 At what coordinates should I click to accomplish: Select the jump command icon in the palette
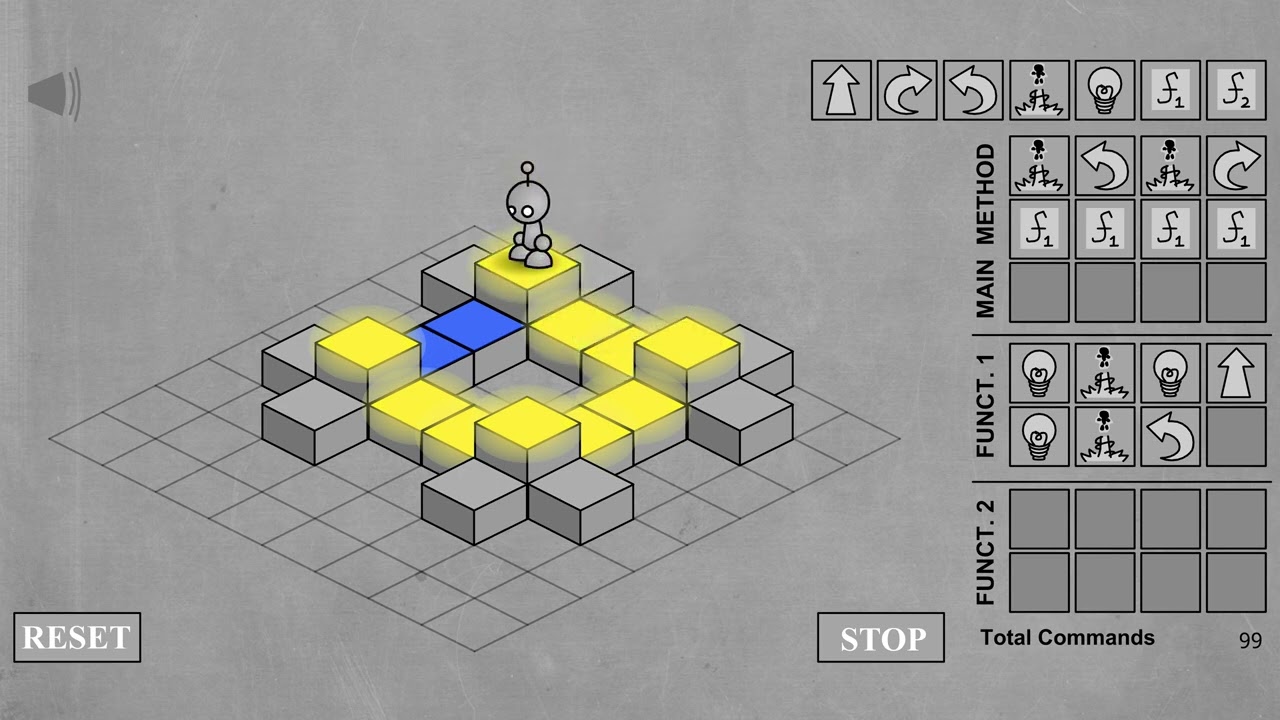pos(1038,90)
